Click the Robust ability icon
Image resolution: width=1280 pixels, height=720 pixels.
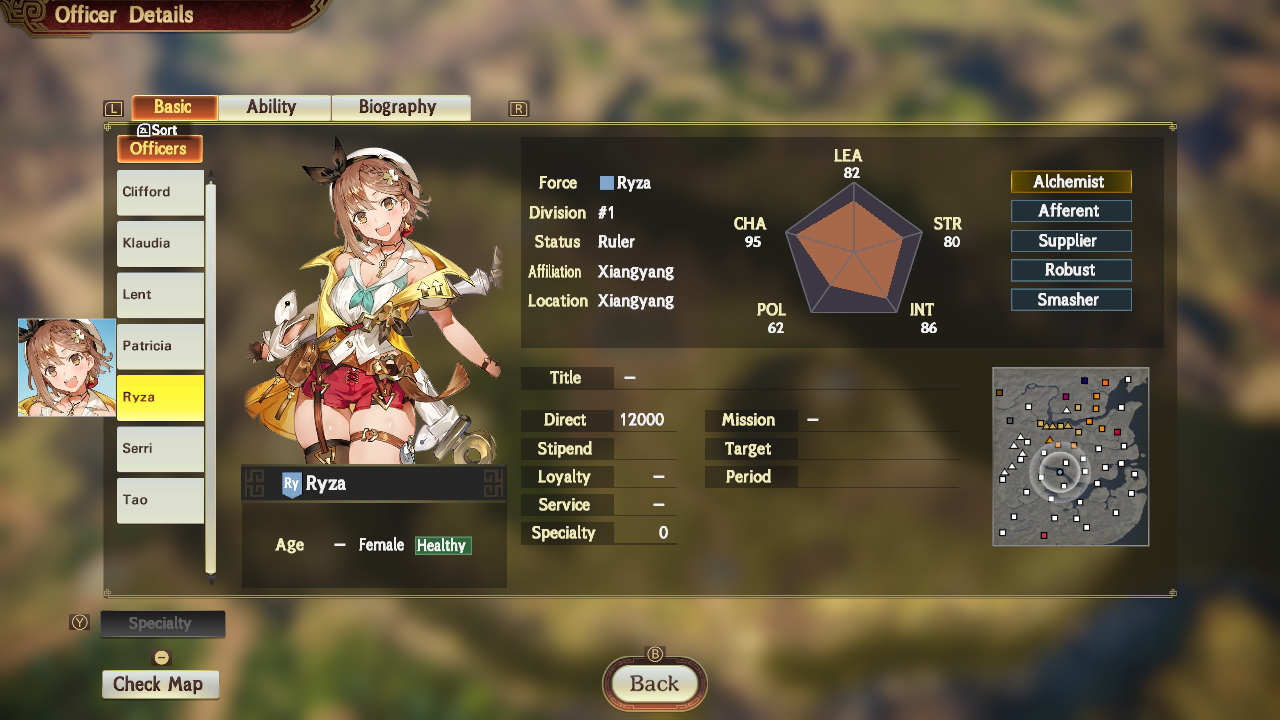tap(1071, 269)
